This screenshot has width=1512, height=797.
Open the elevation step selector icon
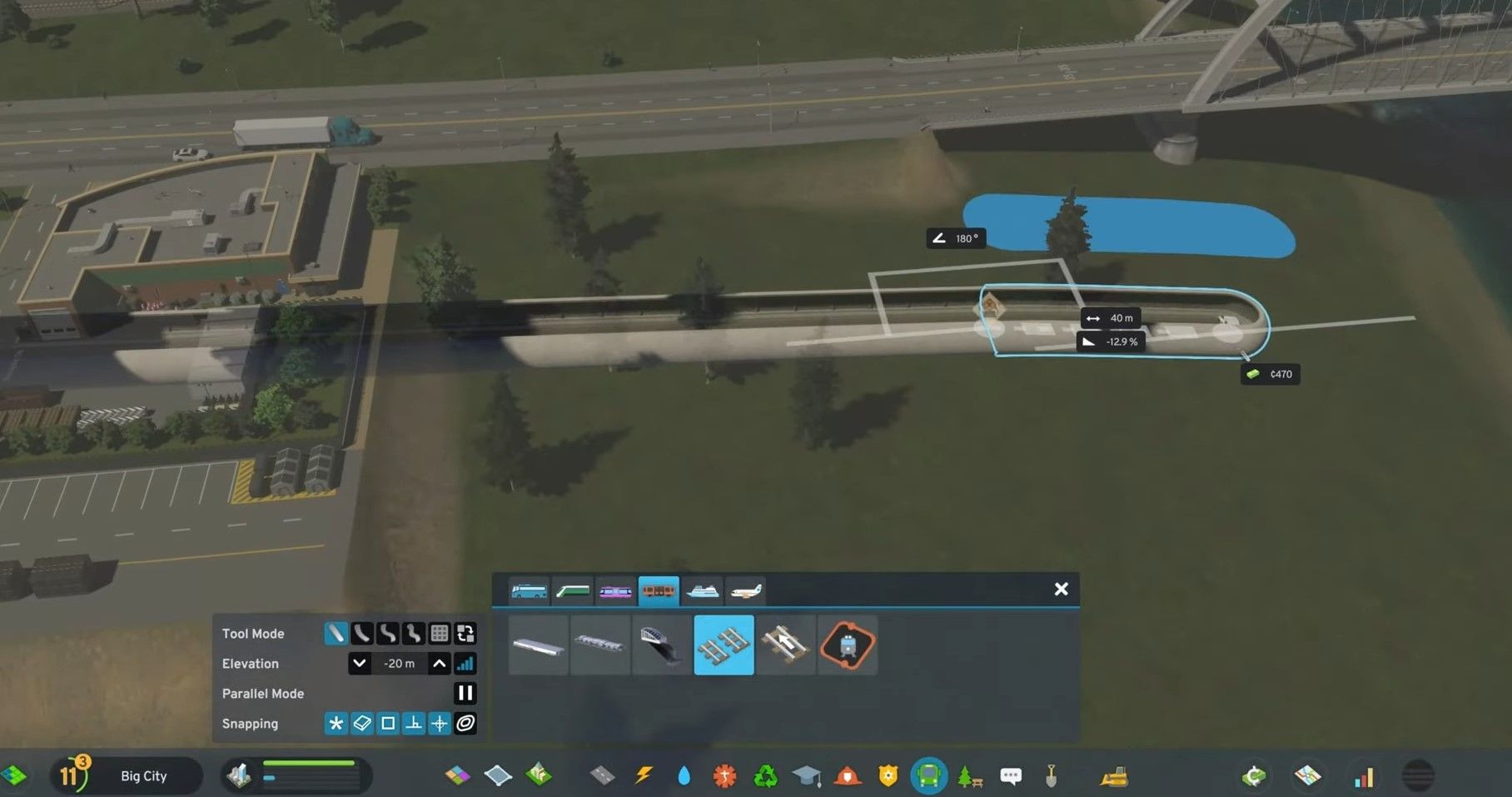[x=466, y=664]
